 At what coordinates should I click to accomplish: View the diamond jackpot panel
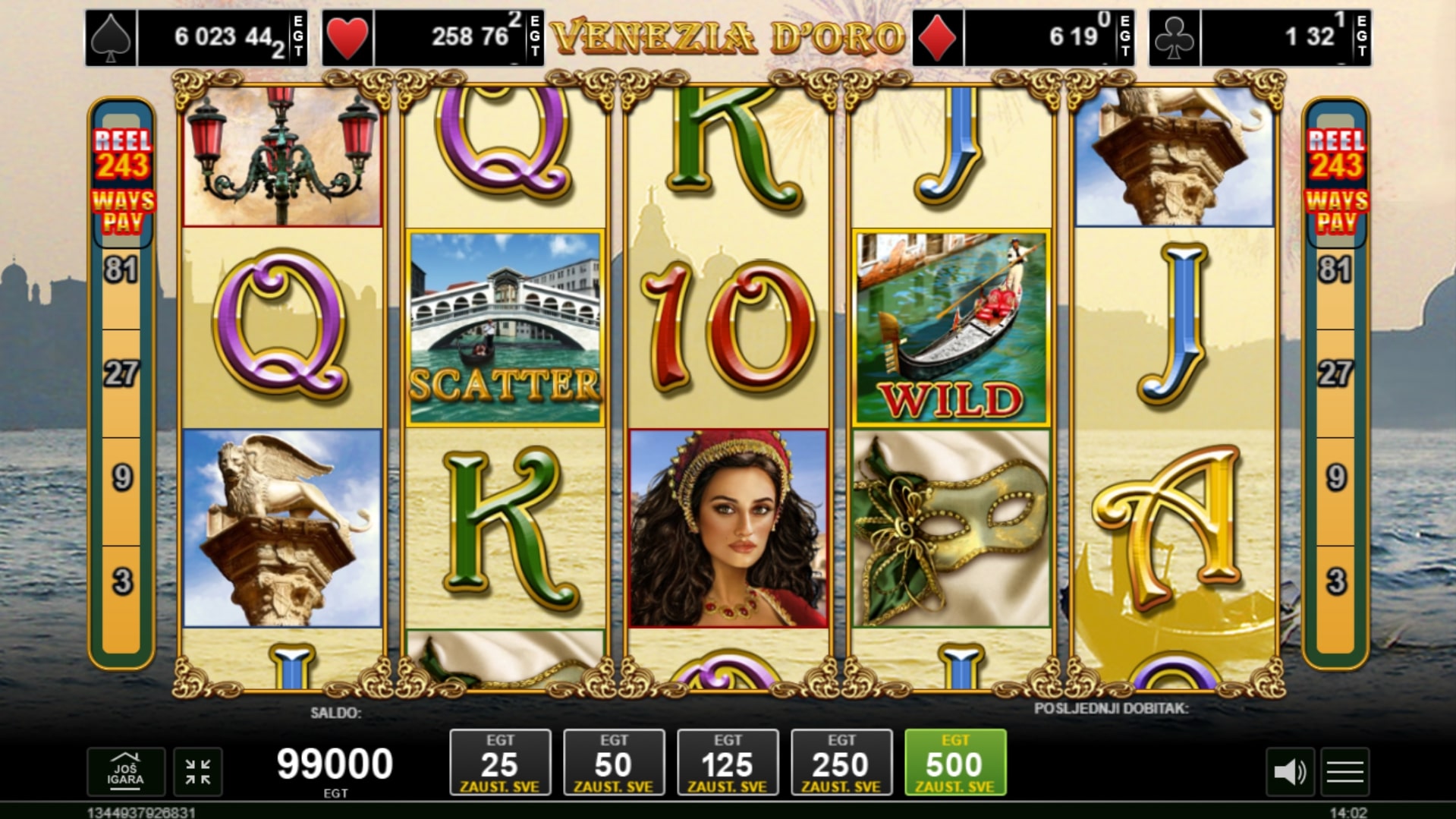click(x=1024, y=37)
